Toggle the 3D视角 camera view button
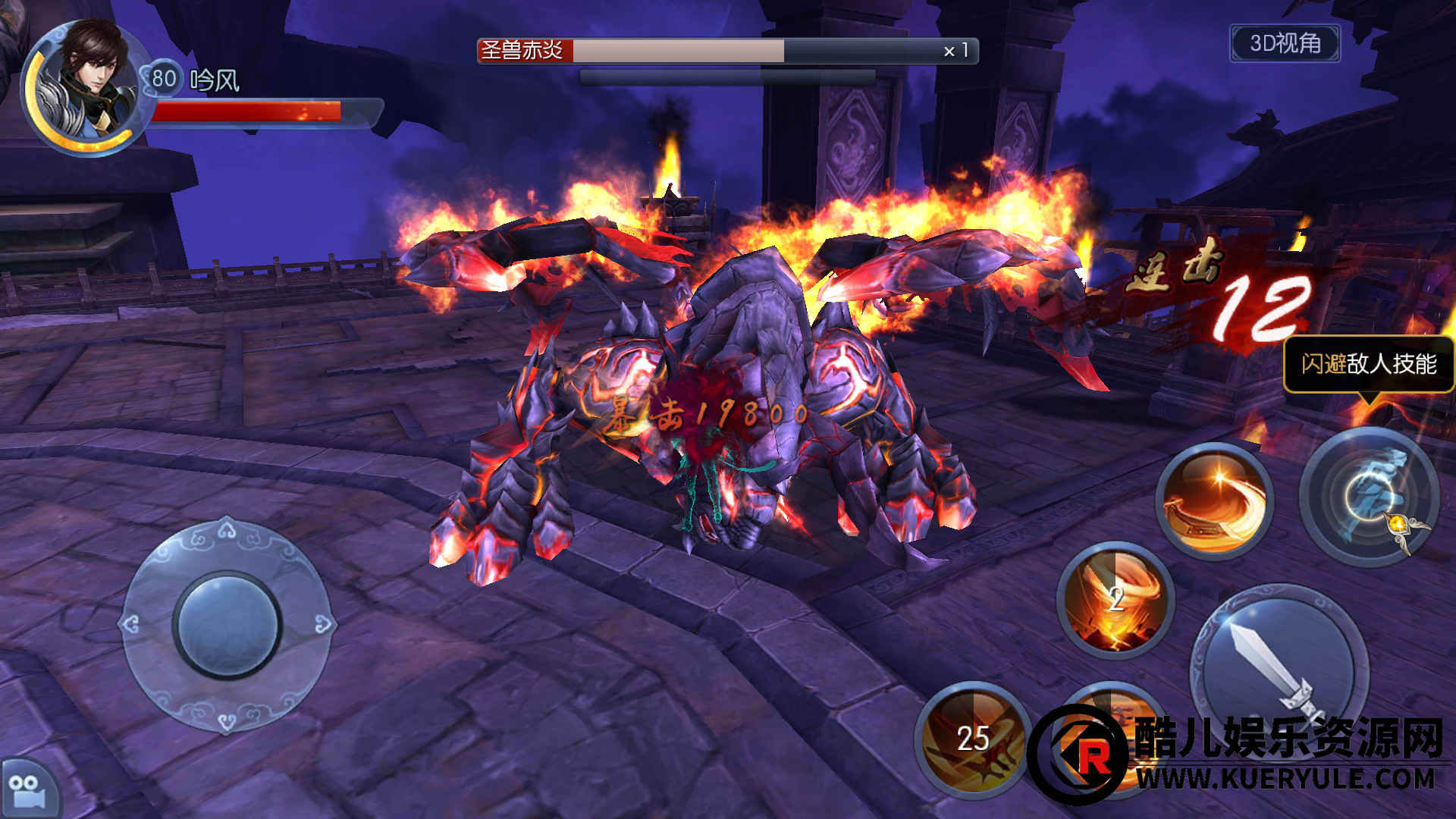 [1285, 43]
